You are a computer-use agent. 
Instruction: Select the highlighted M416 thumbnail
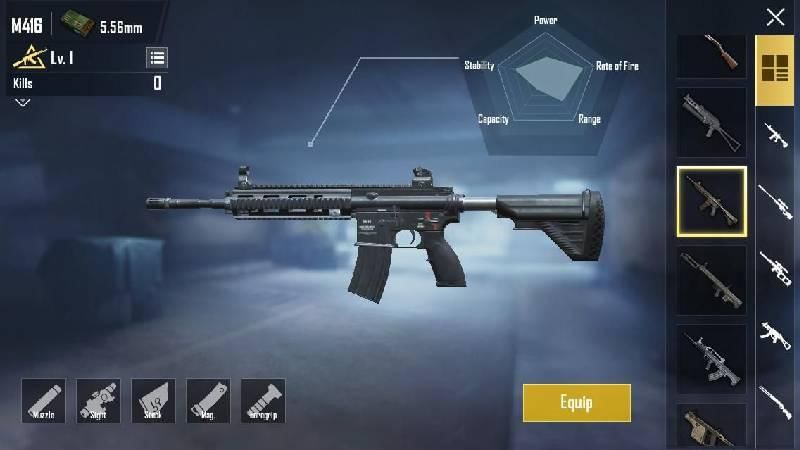[x=711, y=201]
